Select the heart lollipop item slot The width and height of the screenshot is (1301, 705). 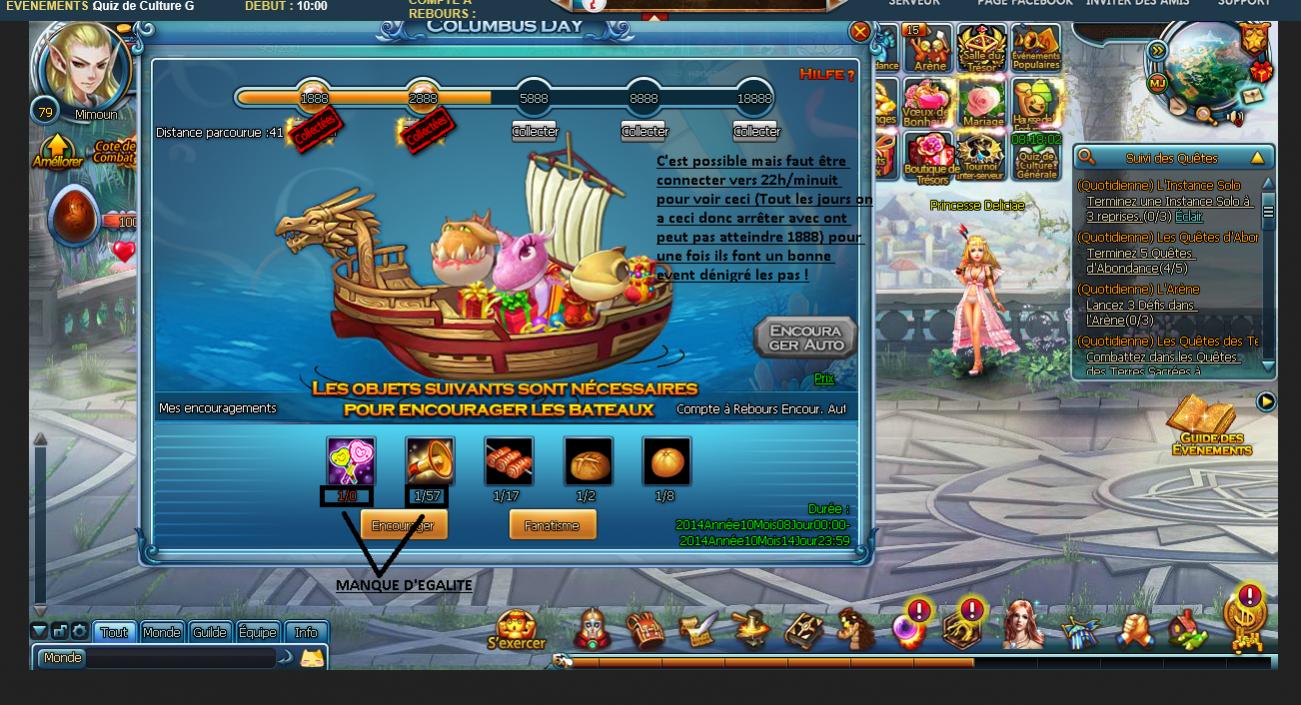[351, 461]
